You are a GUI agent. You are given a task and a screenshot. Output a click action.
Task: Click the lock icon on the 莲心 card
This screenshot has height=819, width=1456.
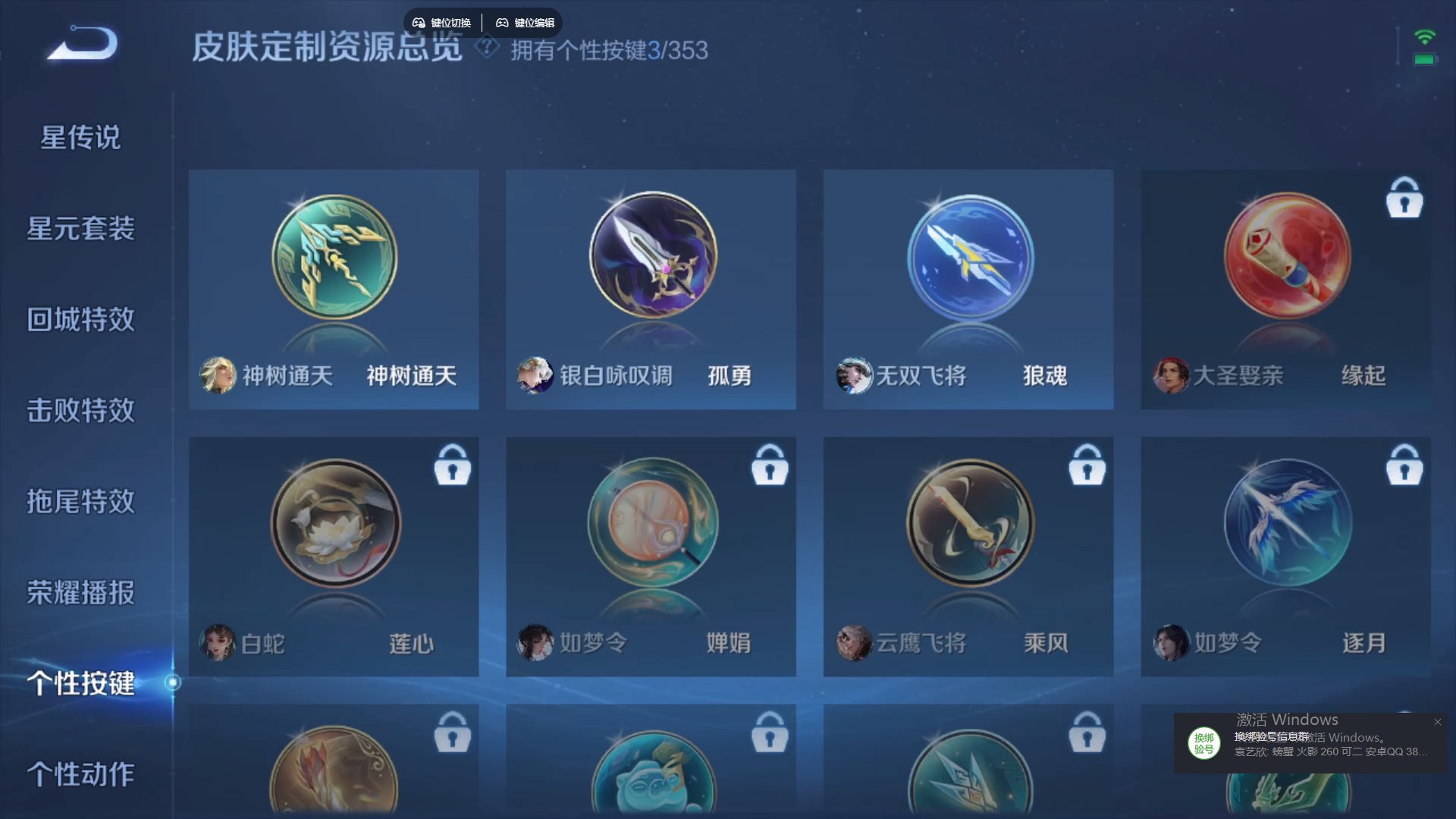click(453, 466)
